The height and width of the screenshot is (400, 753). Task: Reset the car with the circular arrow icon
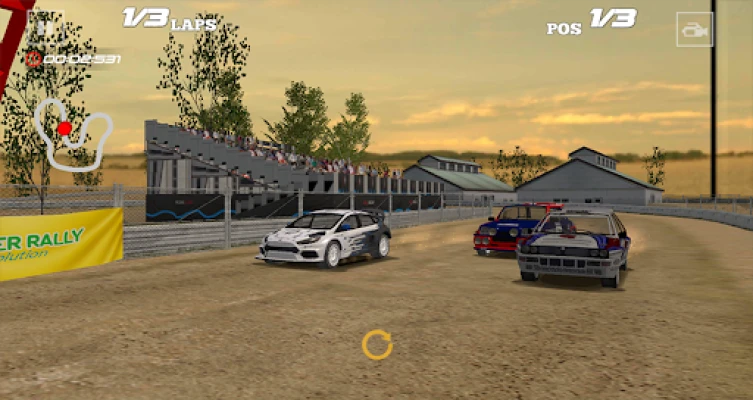(377, 345)
